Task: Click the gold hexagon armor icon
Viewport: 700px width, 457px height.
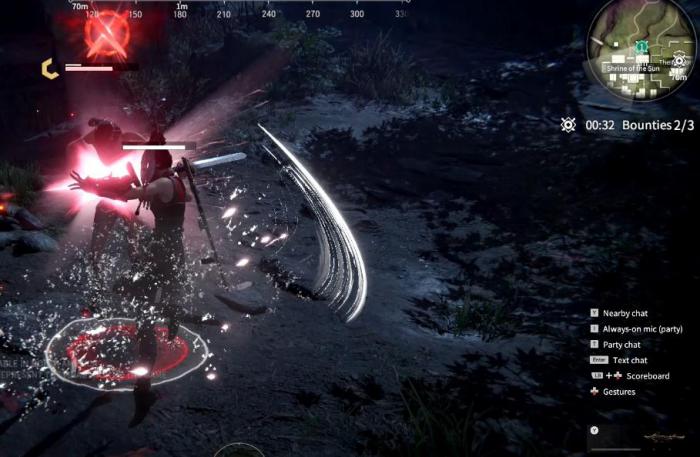Action: point(48,68)
